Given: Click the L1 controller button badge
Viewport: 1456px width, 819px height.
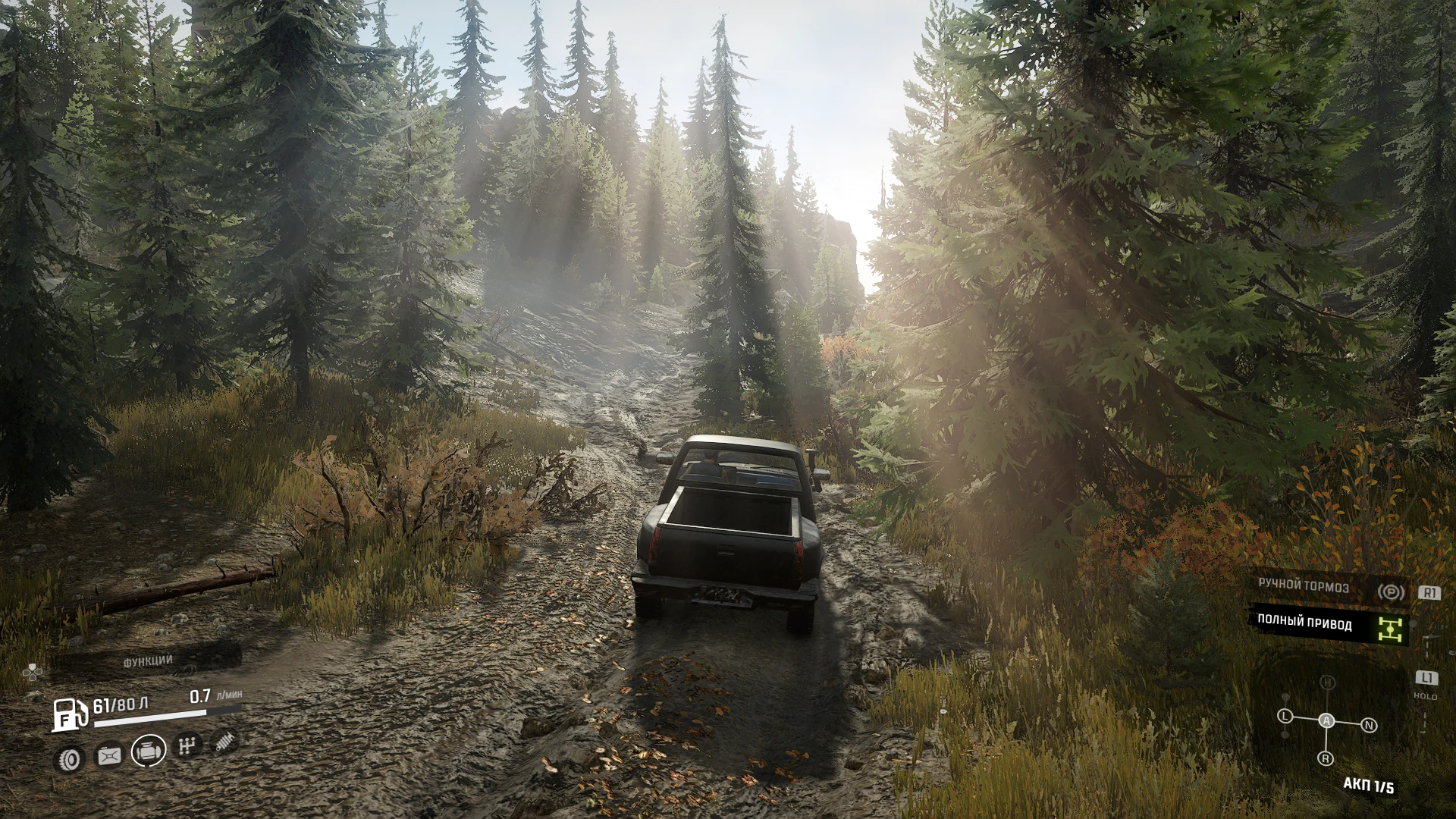Looking at the screenshot, I should [1427, 678].
